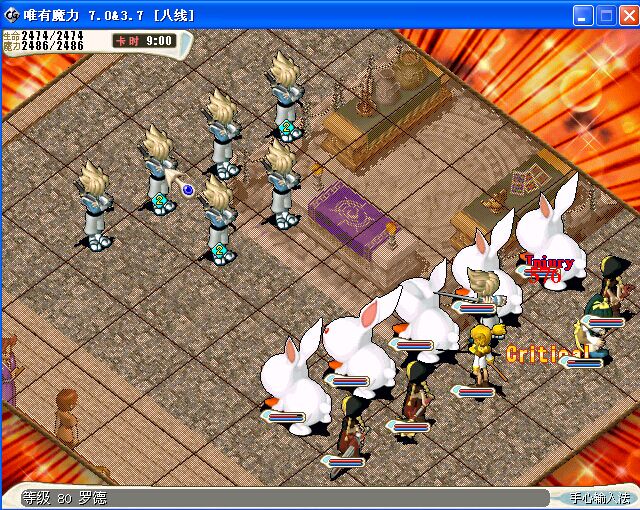The image size is (640, 510).
Task: Click the bottom chat input bar
Action: [x=300, y=497]
